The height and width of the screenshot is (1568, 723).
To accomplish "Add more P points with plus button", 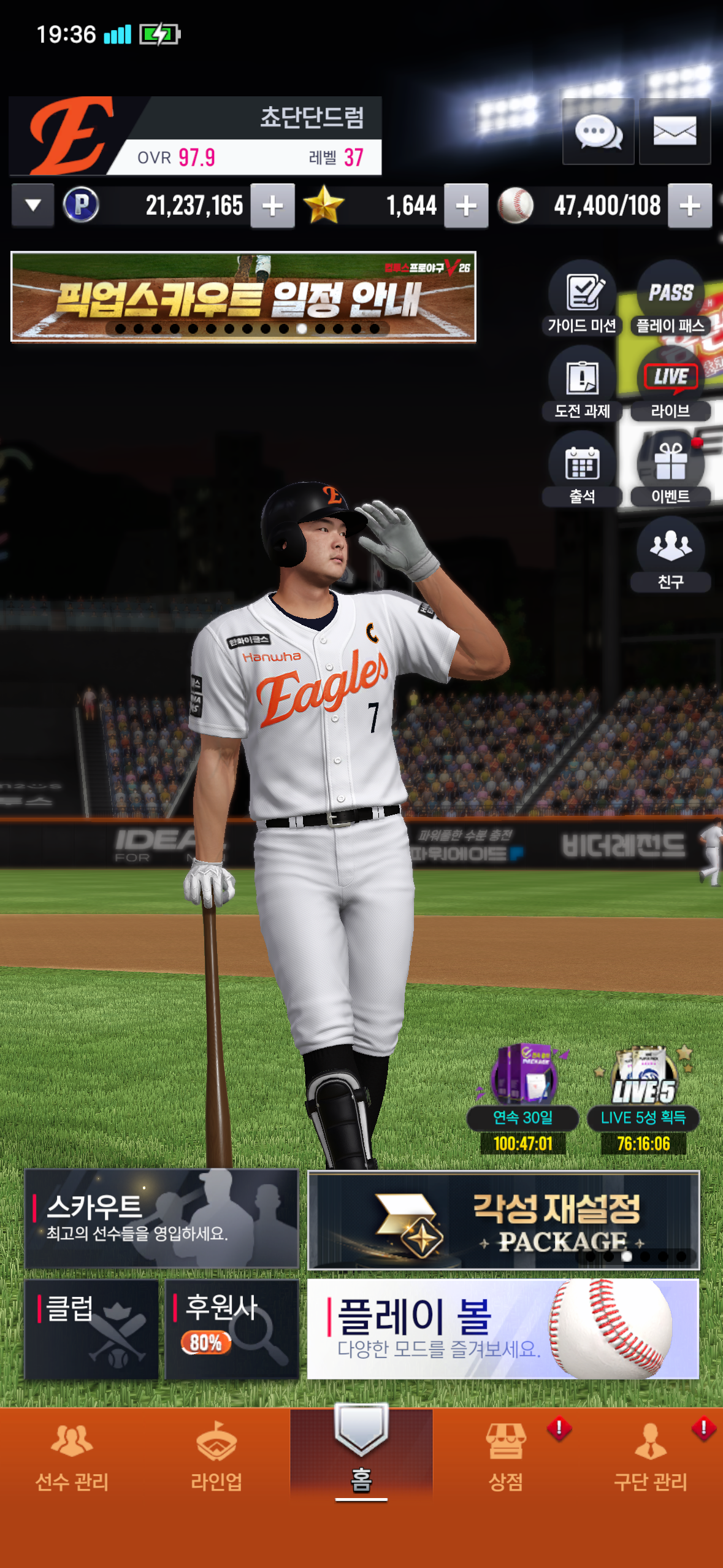I will pyautogui.click(x=272, y=206).
